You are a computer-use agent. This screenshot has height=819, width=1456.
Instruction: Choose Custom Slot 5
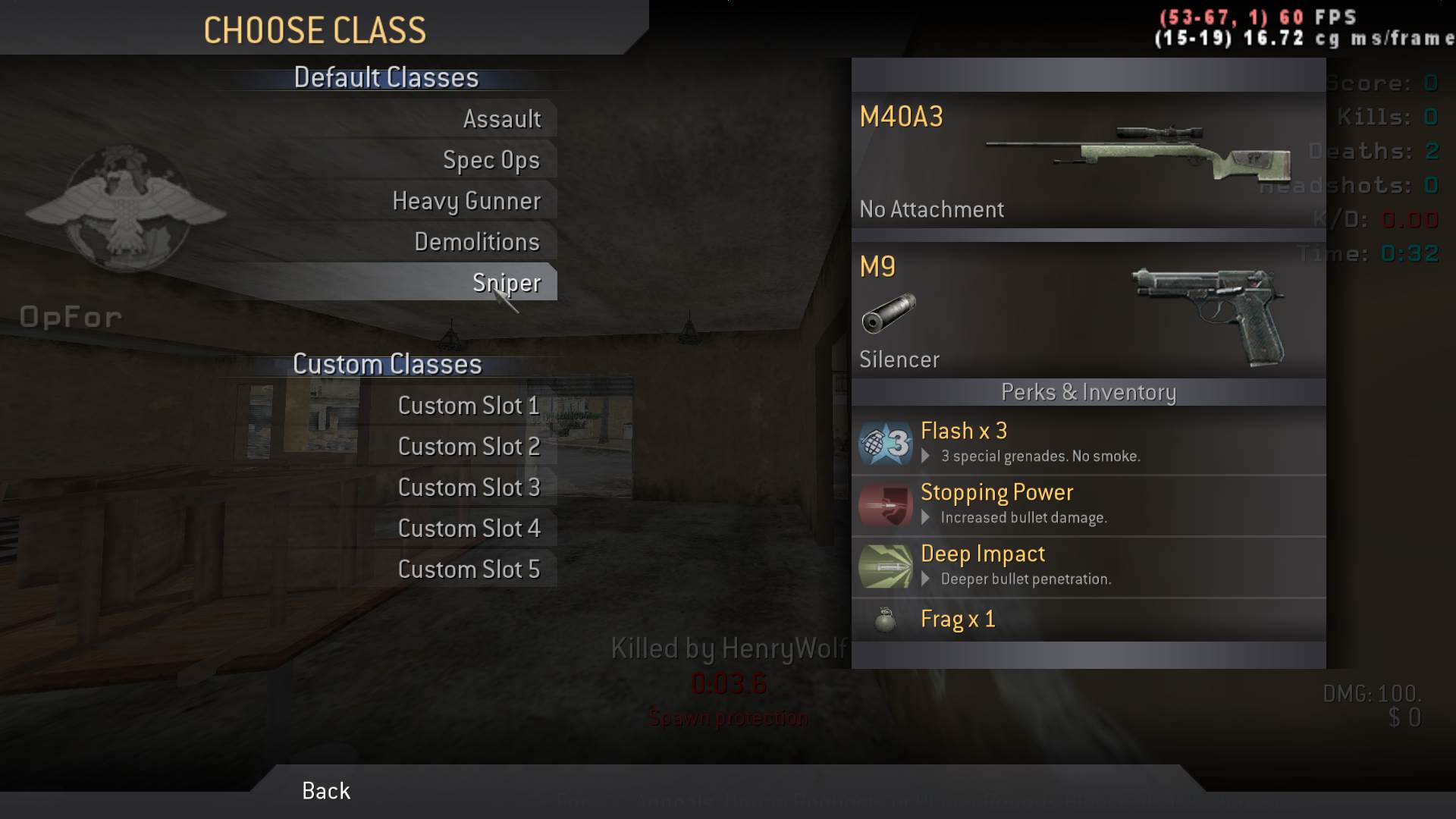[x=469, y=570]
